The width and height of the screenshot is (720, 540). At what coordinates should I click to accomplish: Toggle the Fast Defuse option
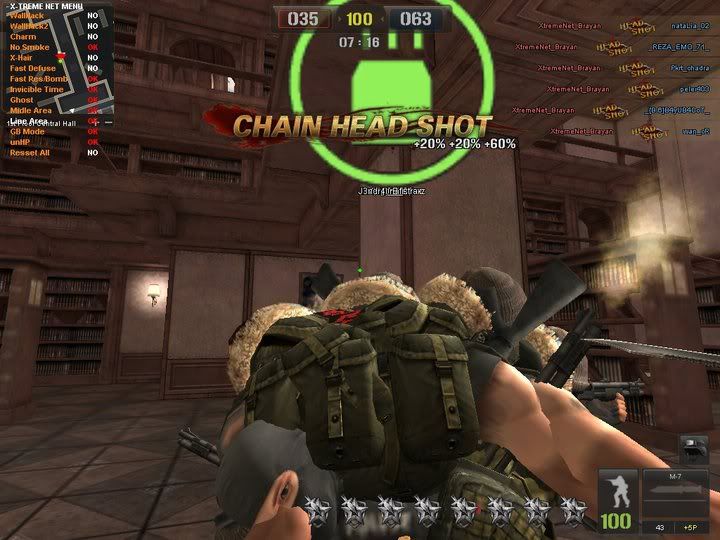point(33,68)
